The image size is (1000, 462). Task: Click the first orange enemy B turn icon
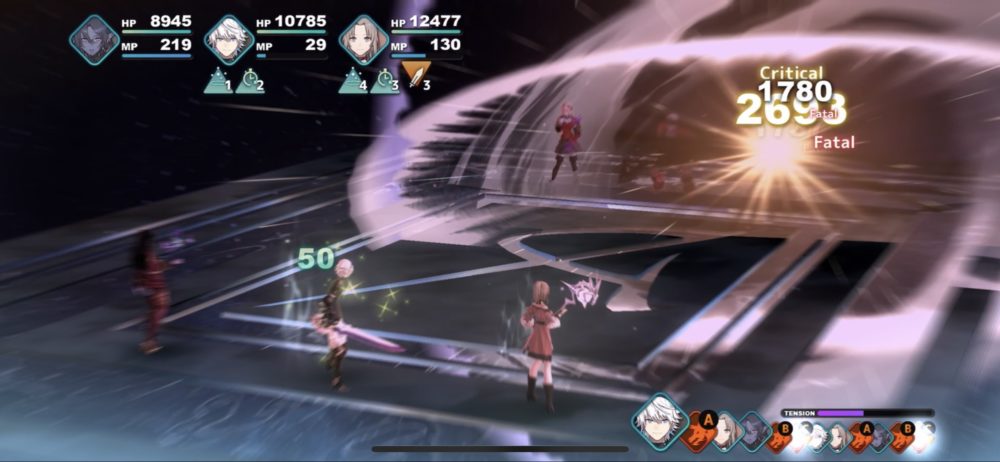(781, 433)
